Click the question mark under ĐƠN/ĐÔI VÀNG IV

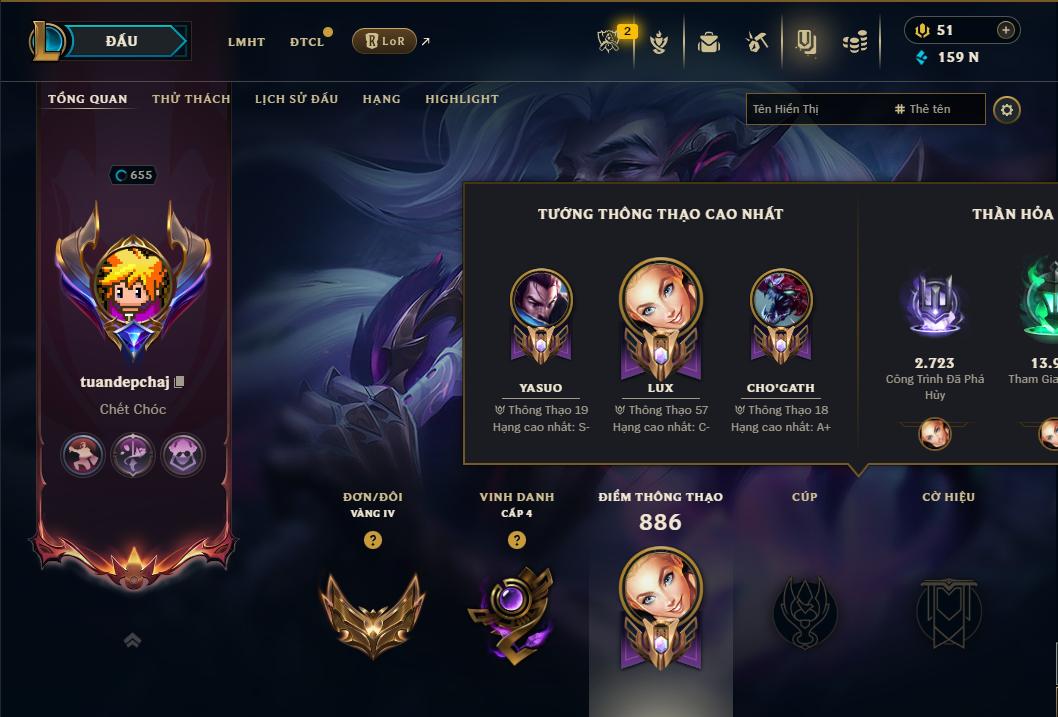pyautogui.click(x=373, y=540)
